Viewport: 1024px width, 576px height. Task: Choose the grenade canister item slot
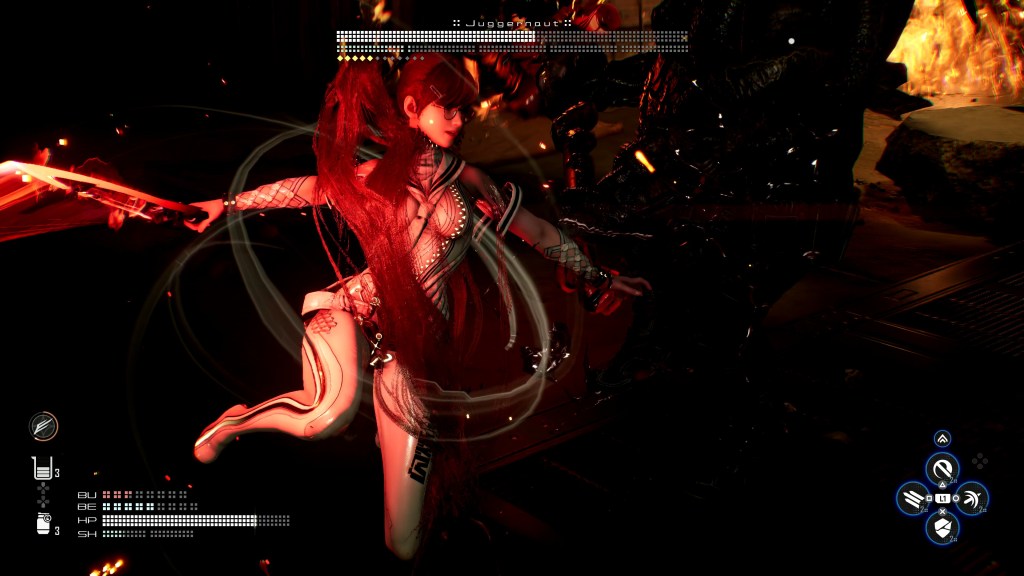pyautogui.click(x=43, y=523)
